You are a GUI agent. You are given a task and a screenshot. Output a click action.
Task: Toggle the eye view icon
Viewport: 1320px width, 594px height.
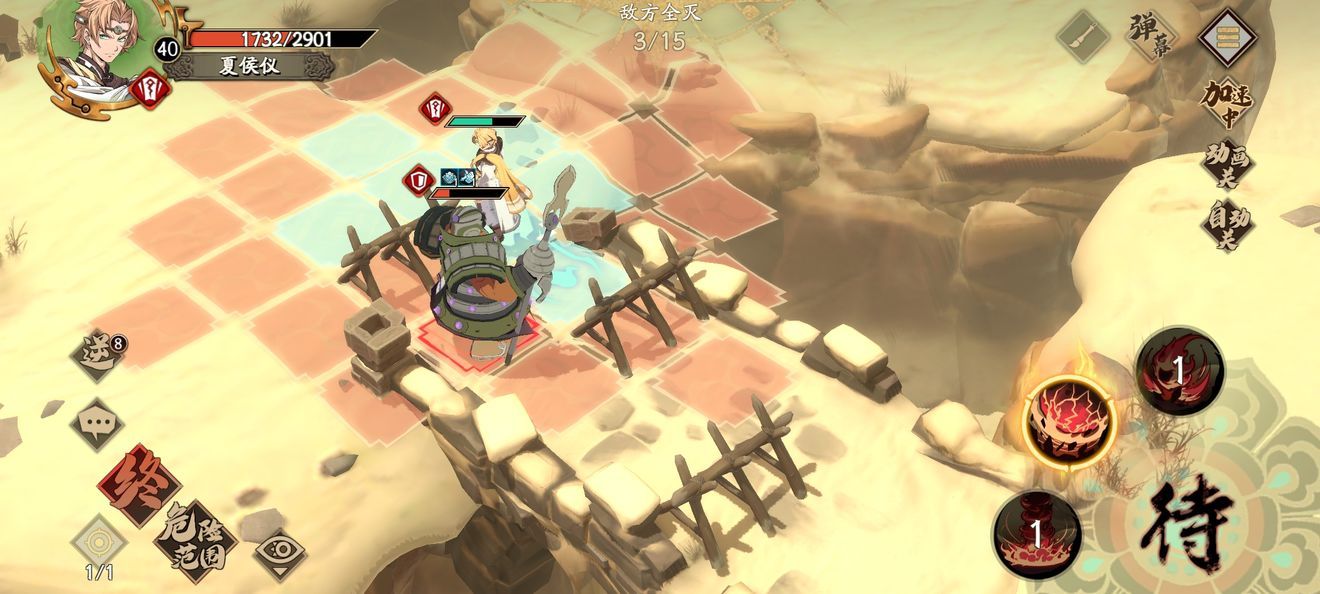pyautogui.click(x=279, y=553)
